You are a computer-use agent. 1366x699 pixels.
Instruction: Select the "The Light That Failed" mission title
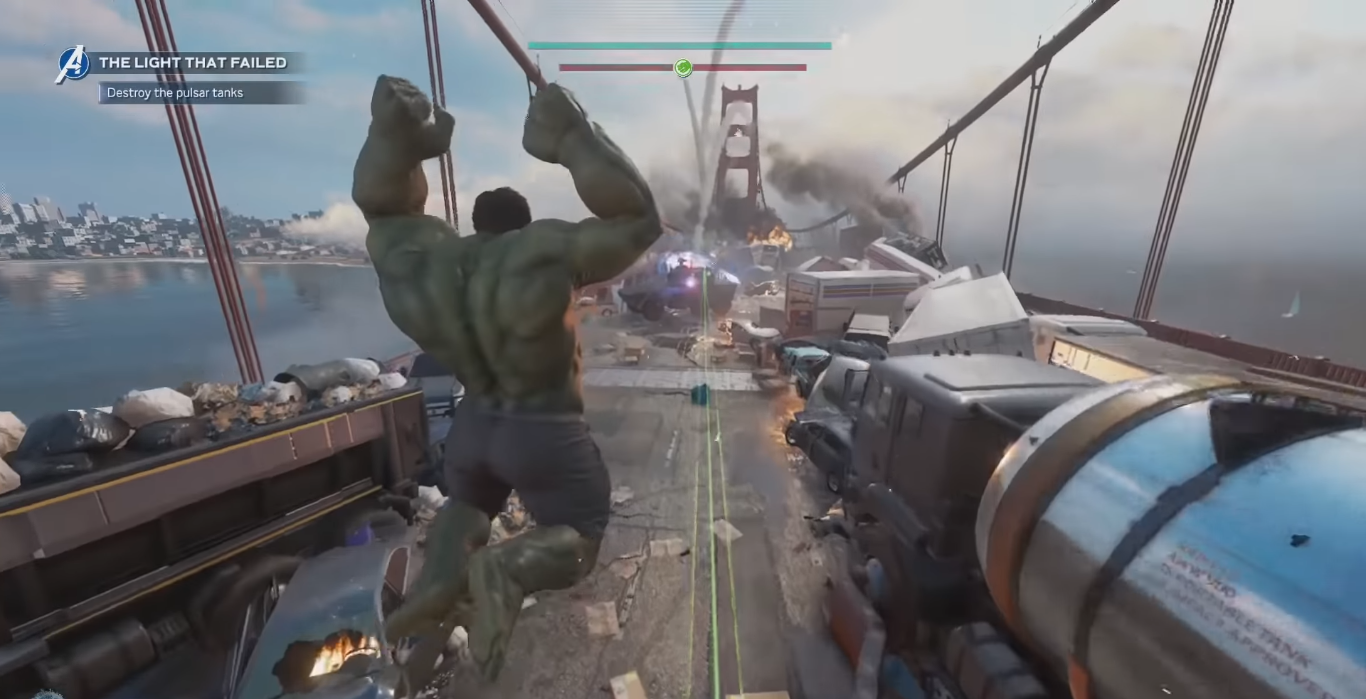click(193, 63)
